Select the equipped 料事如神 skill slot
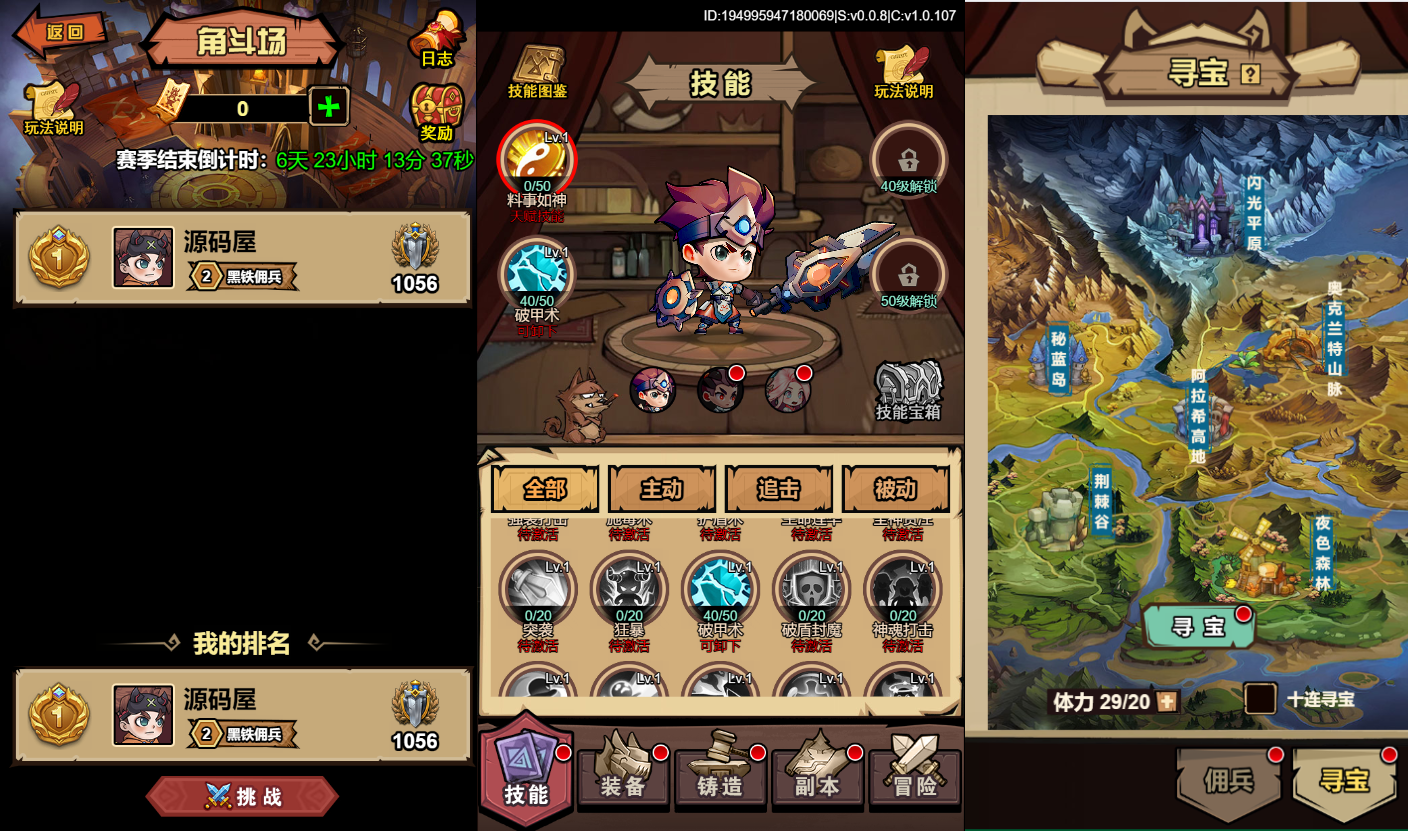 (537, 160)
